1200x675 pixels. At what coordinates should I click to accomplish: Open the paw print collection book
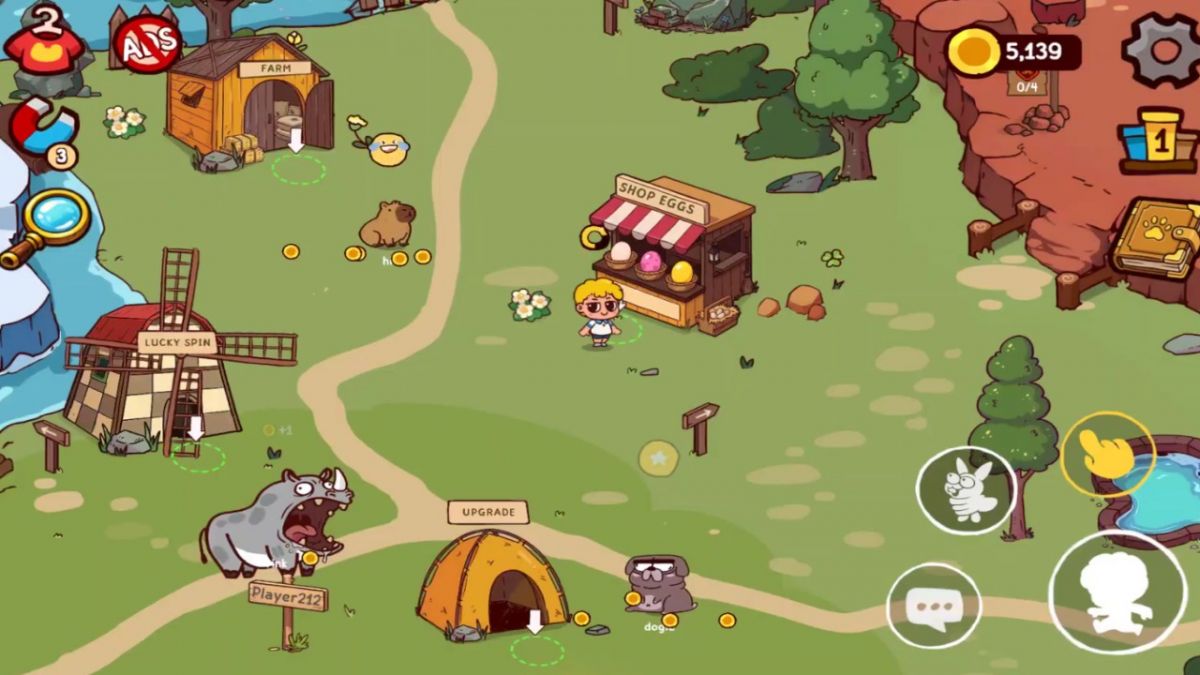[x=1155, y=236]
